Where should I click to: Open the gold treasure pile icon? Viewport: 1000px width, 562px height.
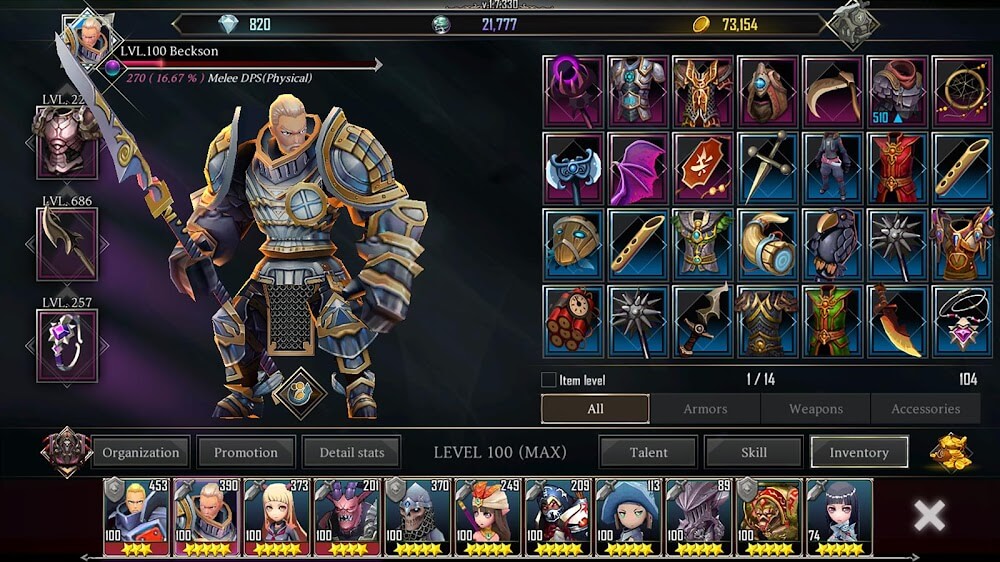[950, 453]
